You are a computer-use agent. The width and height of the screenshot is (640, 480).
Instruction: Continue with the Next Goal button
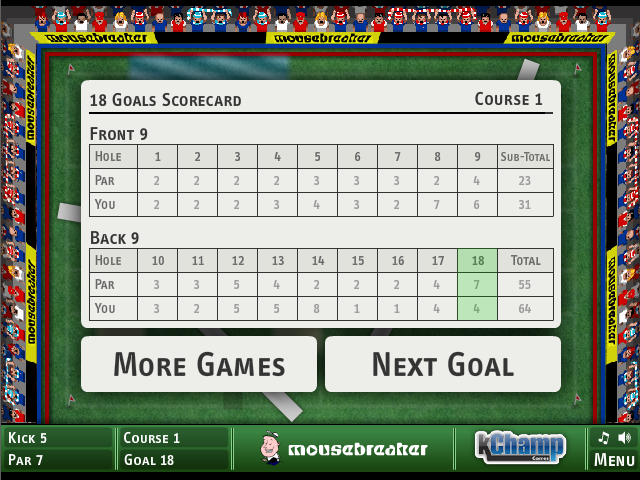tap(442, 364)
